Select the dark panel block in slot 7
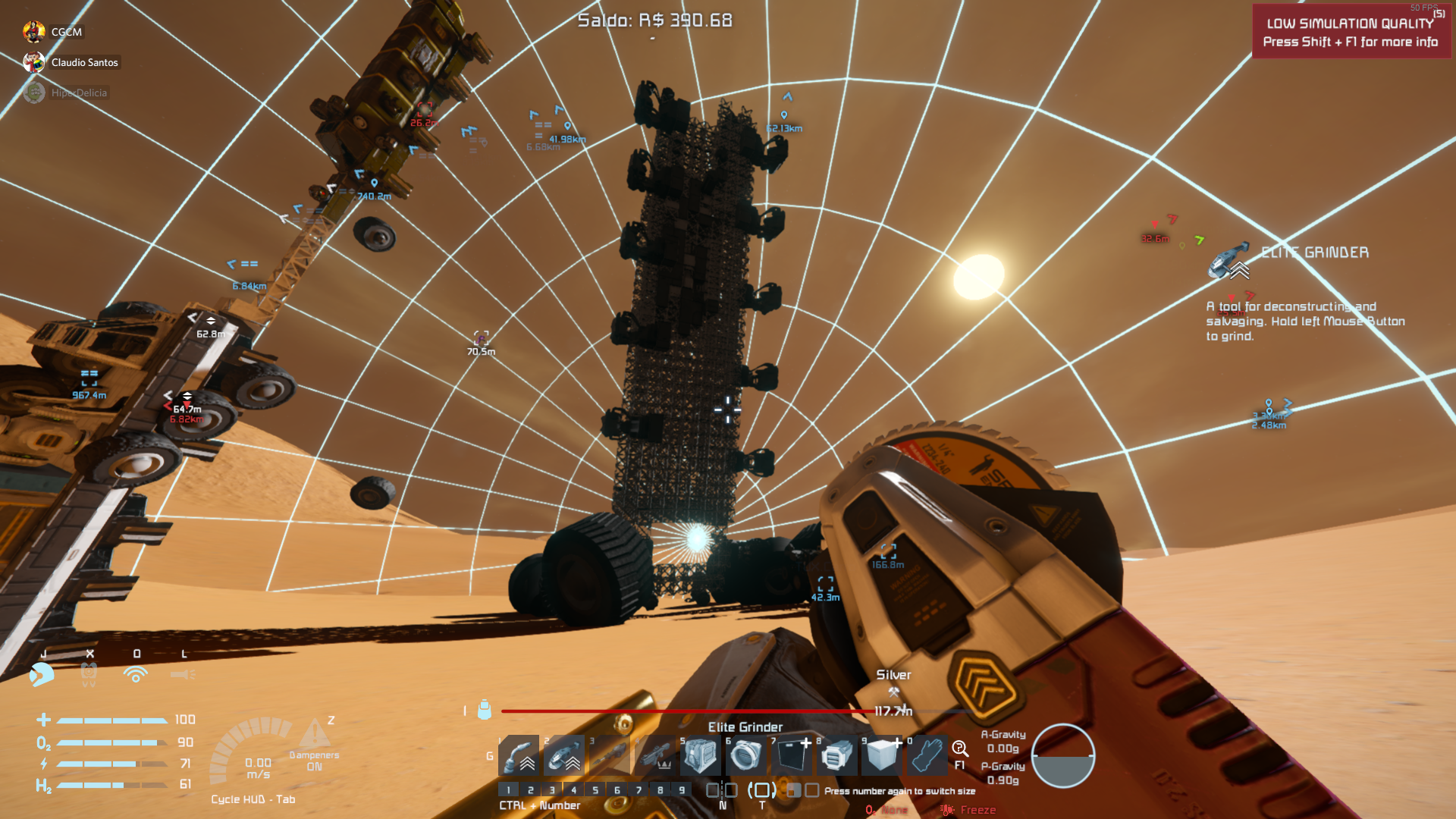1456x819 pixels. [791, 755]
